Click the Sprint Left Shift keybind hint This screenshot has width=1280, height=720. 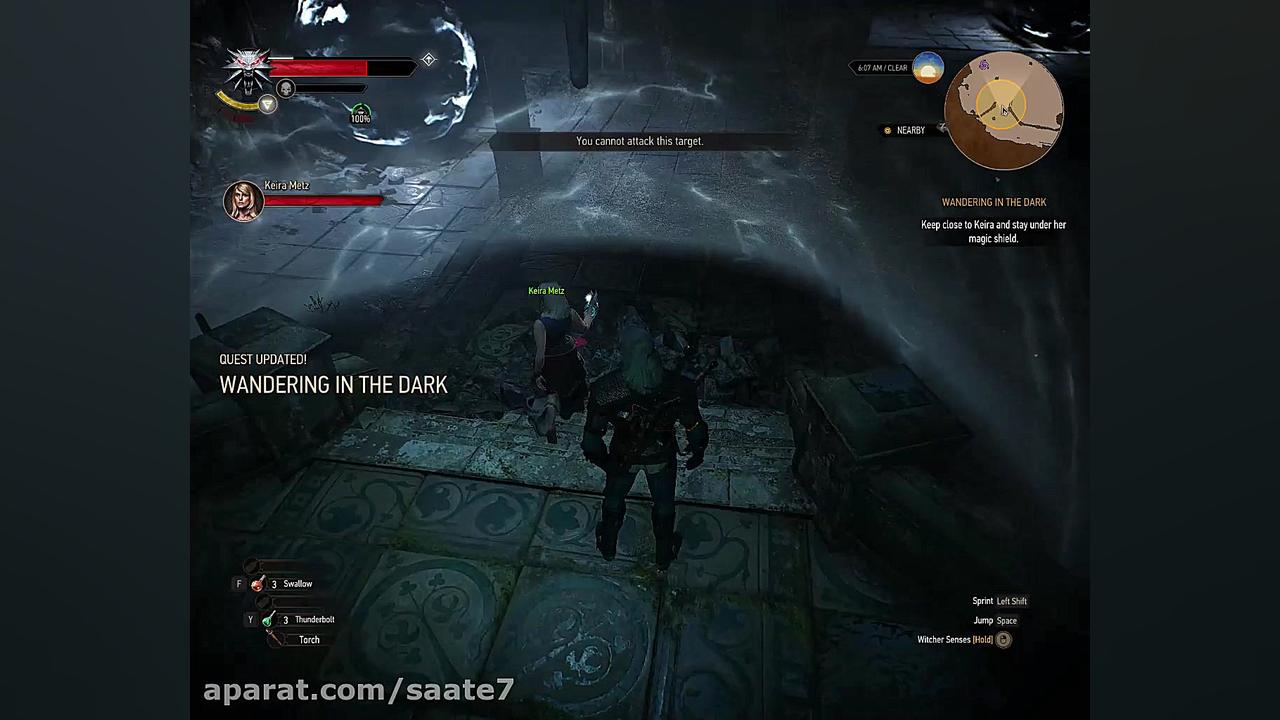(999, 601)
